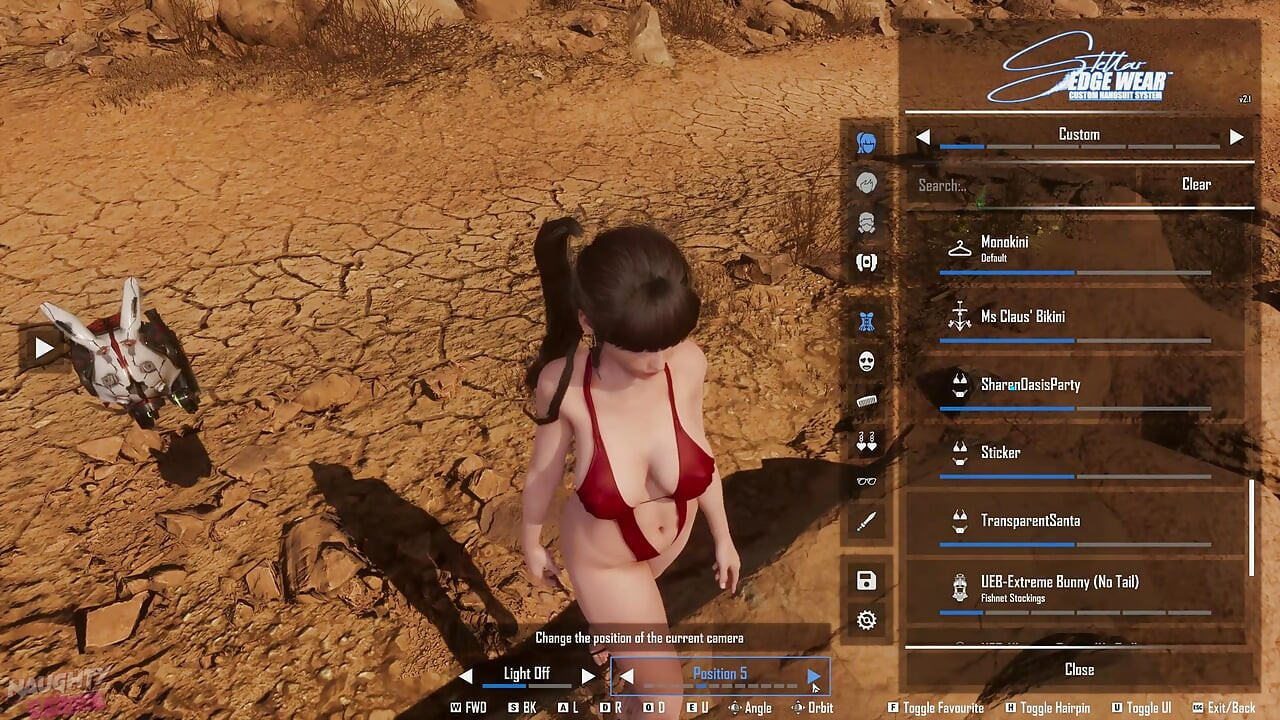Open the gear settings icon
1280x720 pixels.
click(x=867, y=621)
